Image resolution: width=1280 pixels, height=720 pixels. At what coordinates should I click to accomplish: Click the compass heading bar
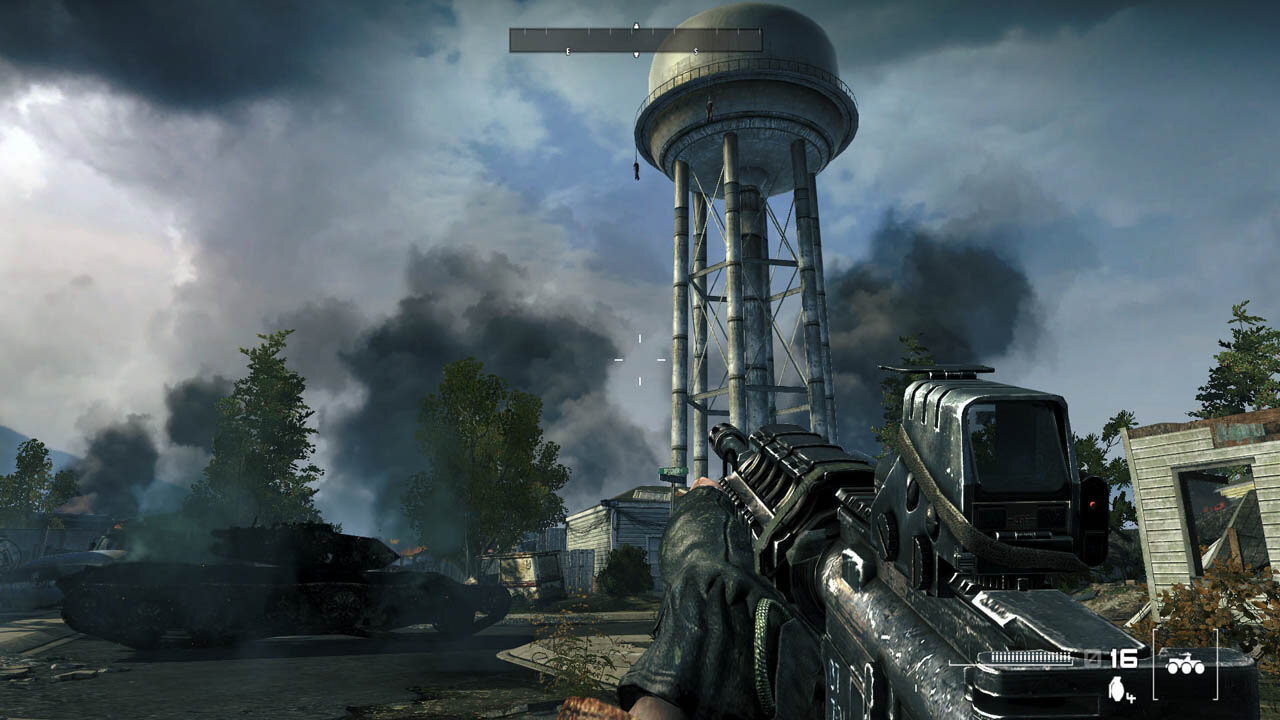(635, 40)
